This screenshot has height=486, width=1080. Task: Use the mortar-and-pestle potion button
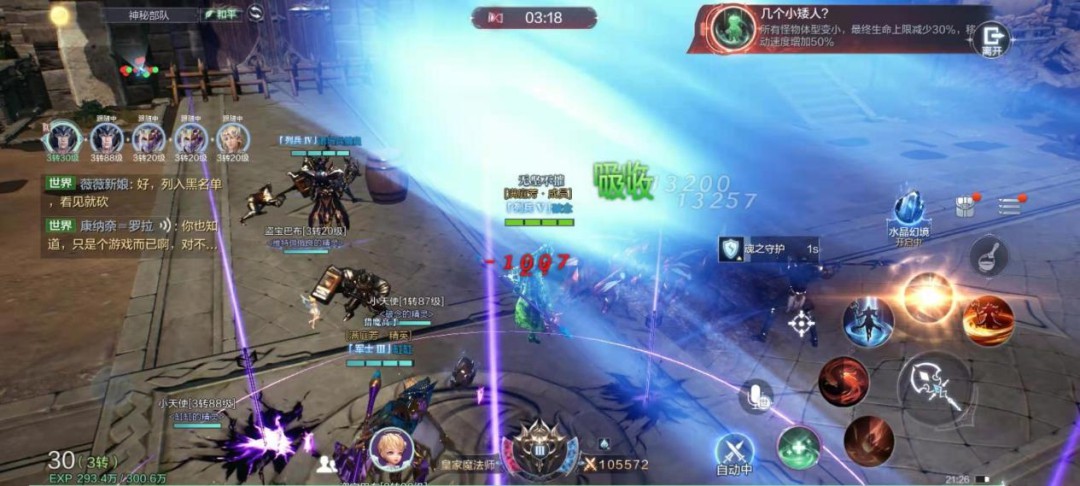(988, 256)
